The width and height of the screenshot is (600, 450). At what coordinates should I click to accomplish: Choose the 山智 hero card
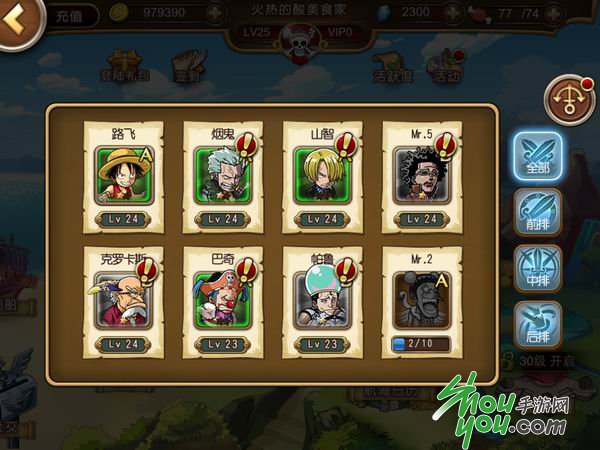pyautogui.click(x=323, y=178)
